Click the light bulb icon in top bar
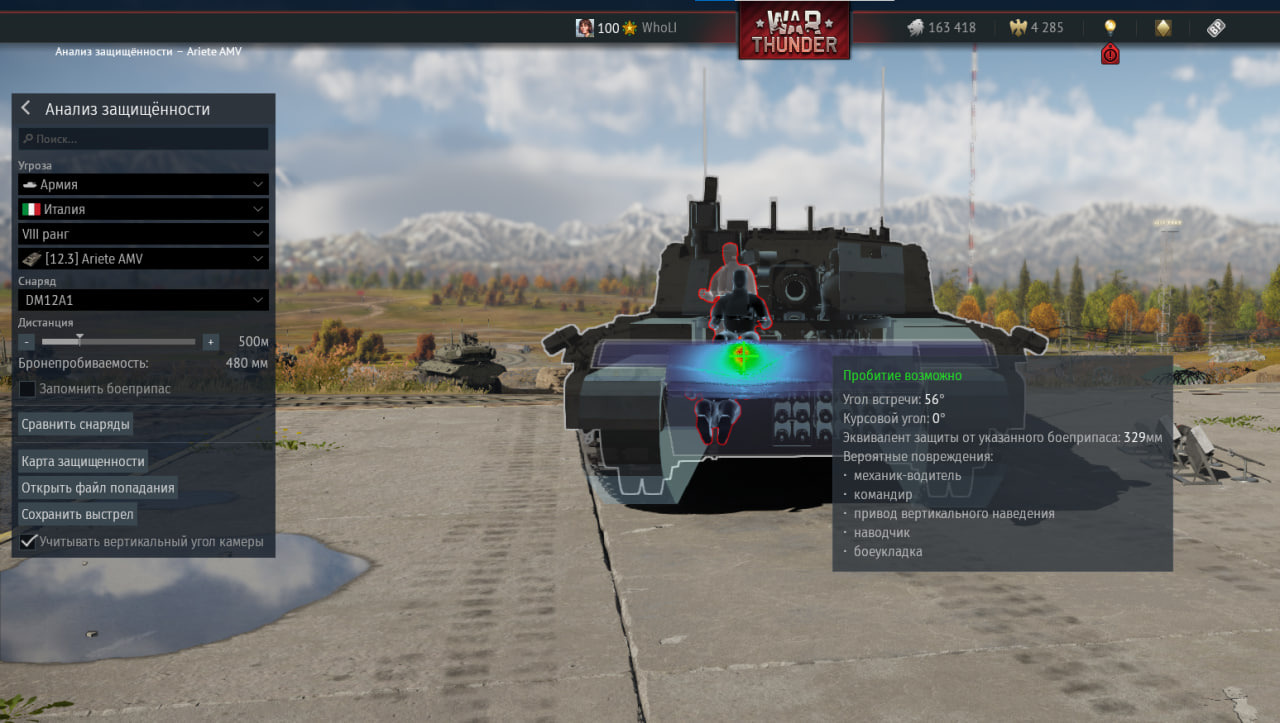This screenshot has width=1280, height=723. click(1109, 28)
